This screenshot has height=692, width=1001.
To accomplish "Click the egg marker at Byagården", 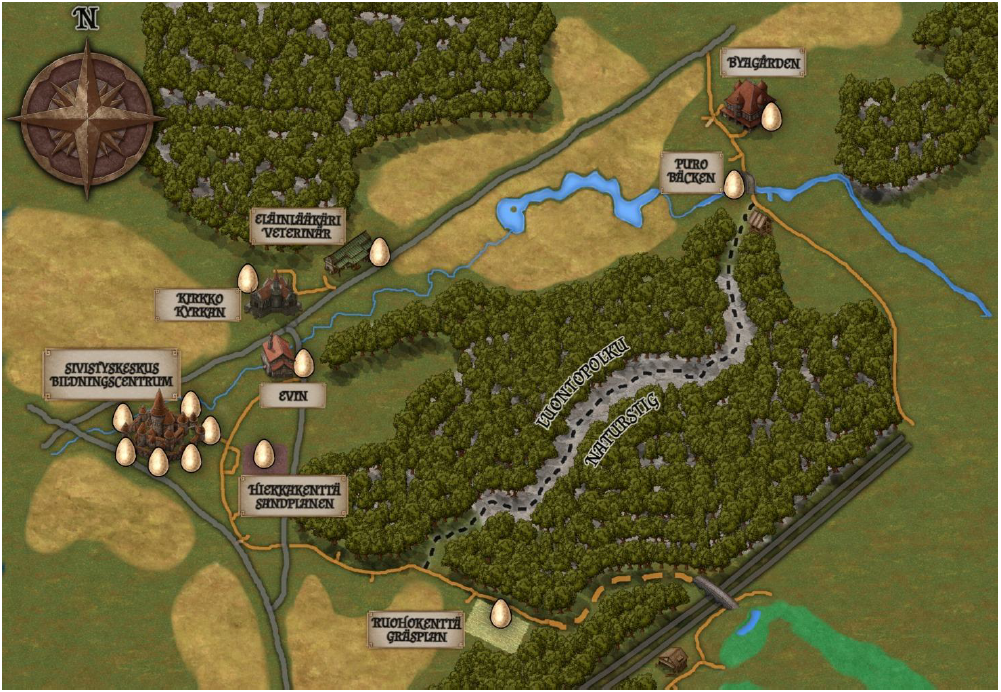I will pos(771,117).
